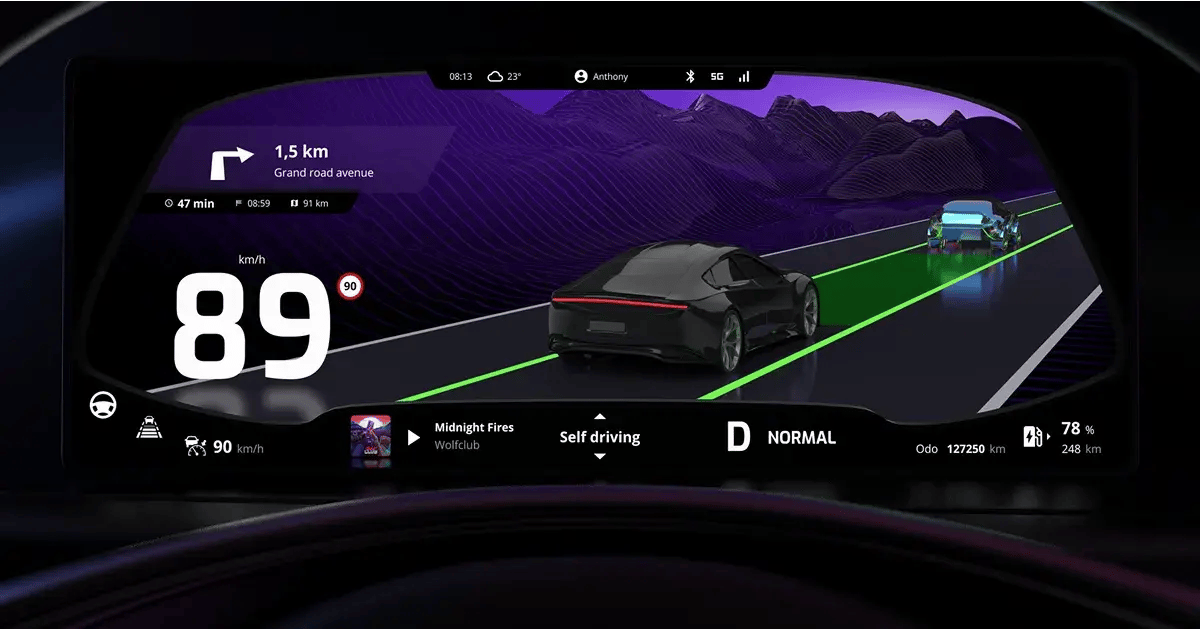Tap the steering wheel icon

[103, 405]
